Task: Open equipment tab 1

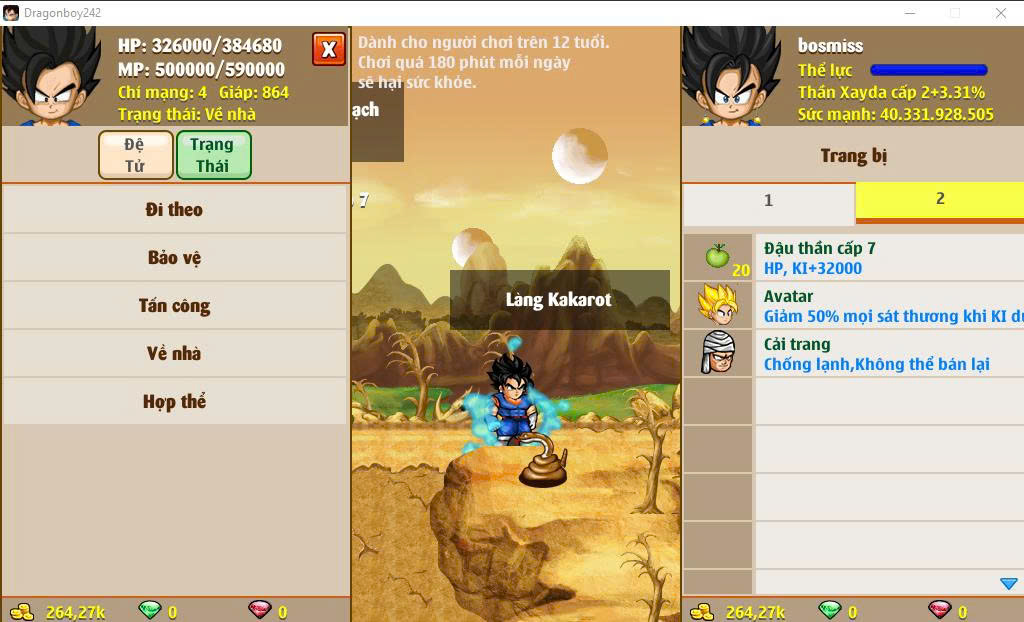Action: (768, 201)
